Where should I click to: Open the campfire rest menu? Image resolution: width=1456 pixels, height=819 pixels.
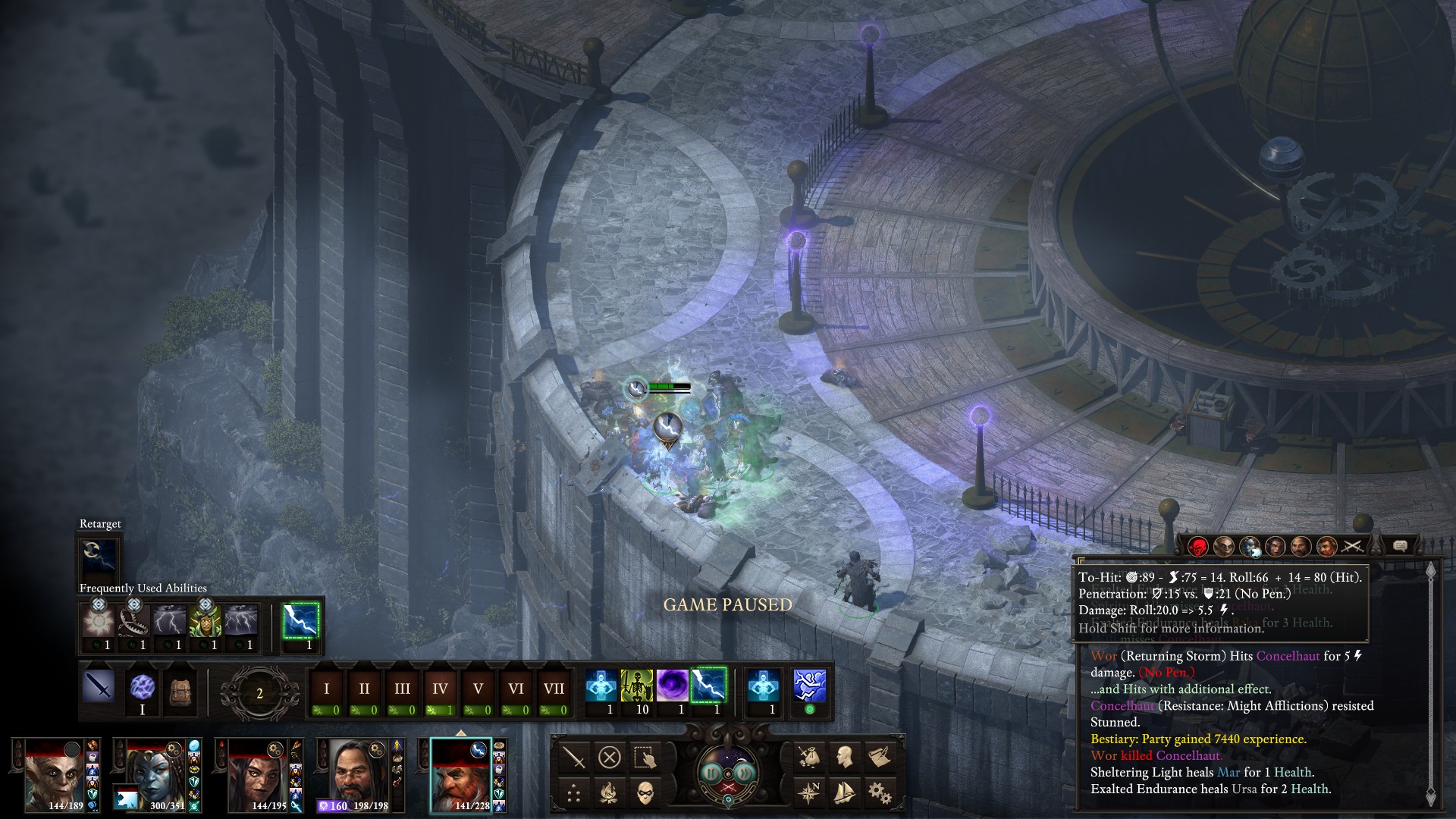coord(609,793)
